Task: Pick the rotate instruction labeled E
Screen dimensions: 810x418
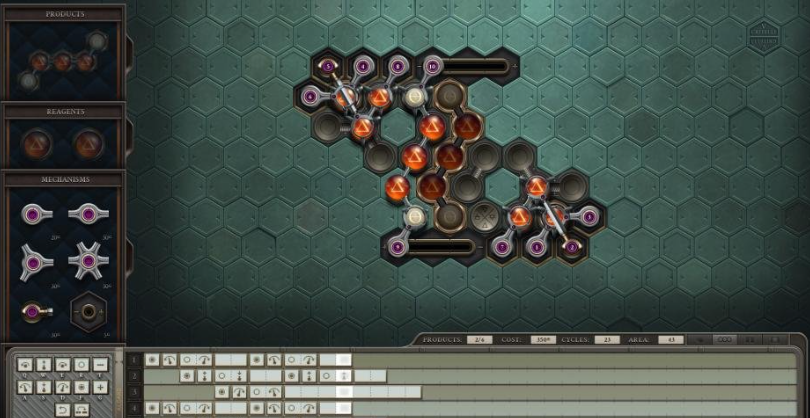Action: click(63, 365)
